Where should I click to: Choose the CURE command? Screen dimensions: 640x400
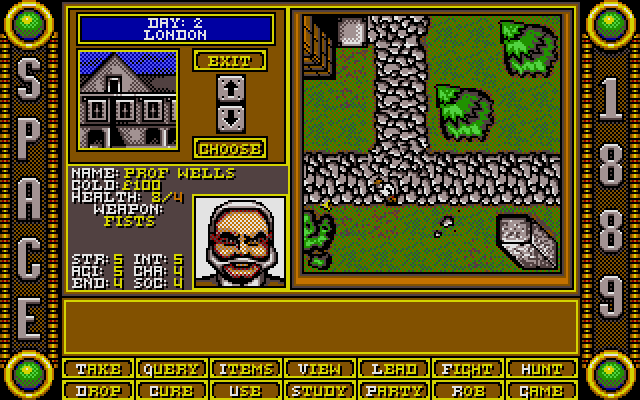click(x=171, y=390)
